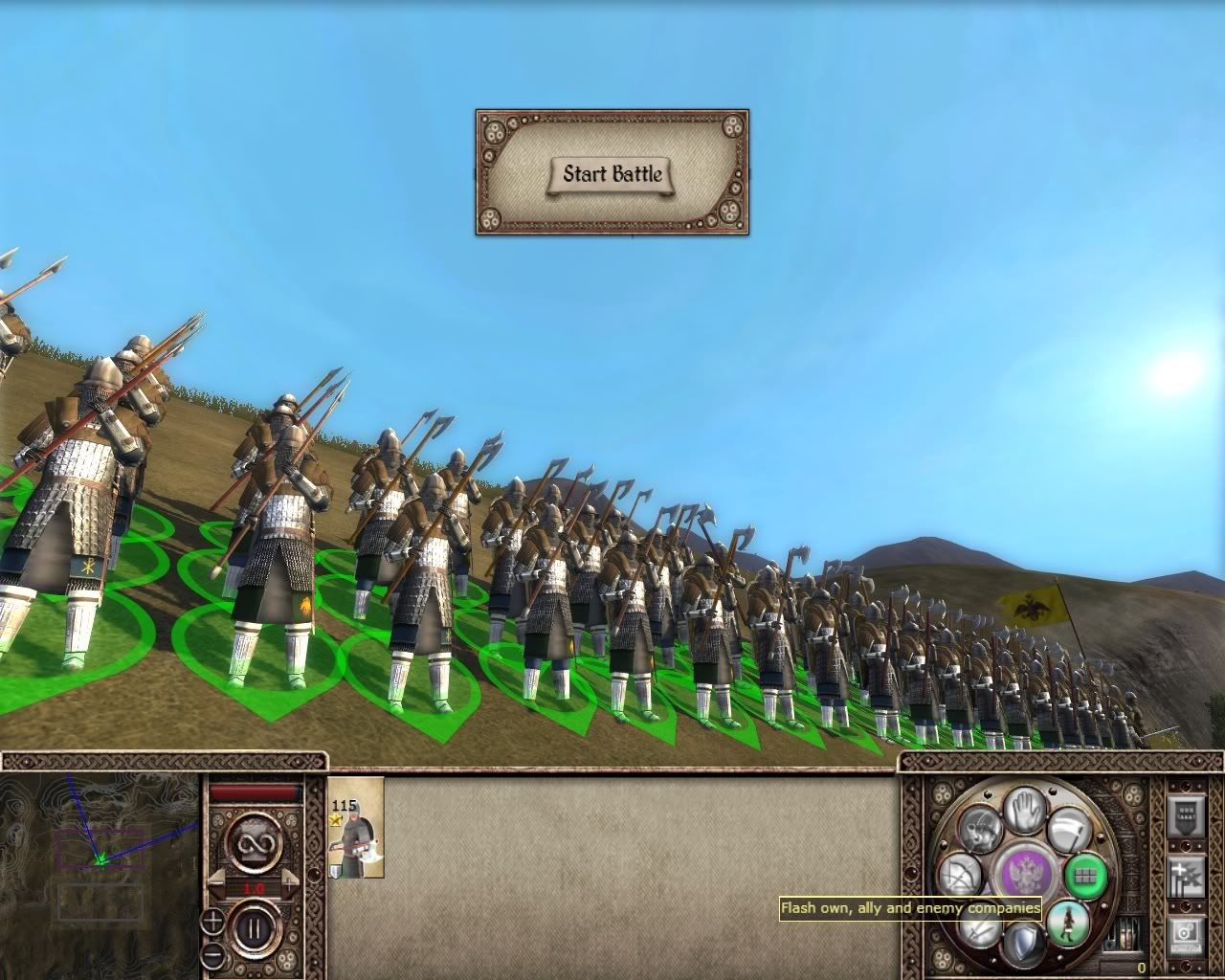Zoom in the minimap with the plus button

(x=212, y=922)
